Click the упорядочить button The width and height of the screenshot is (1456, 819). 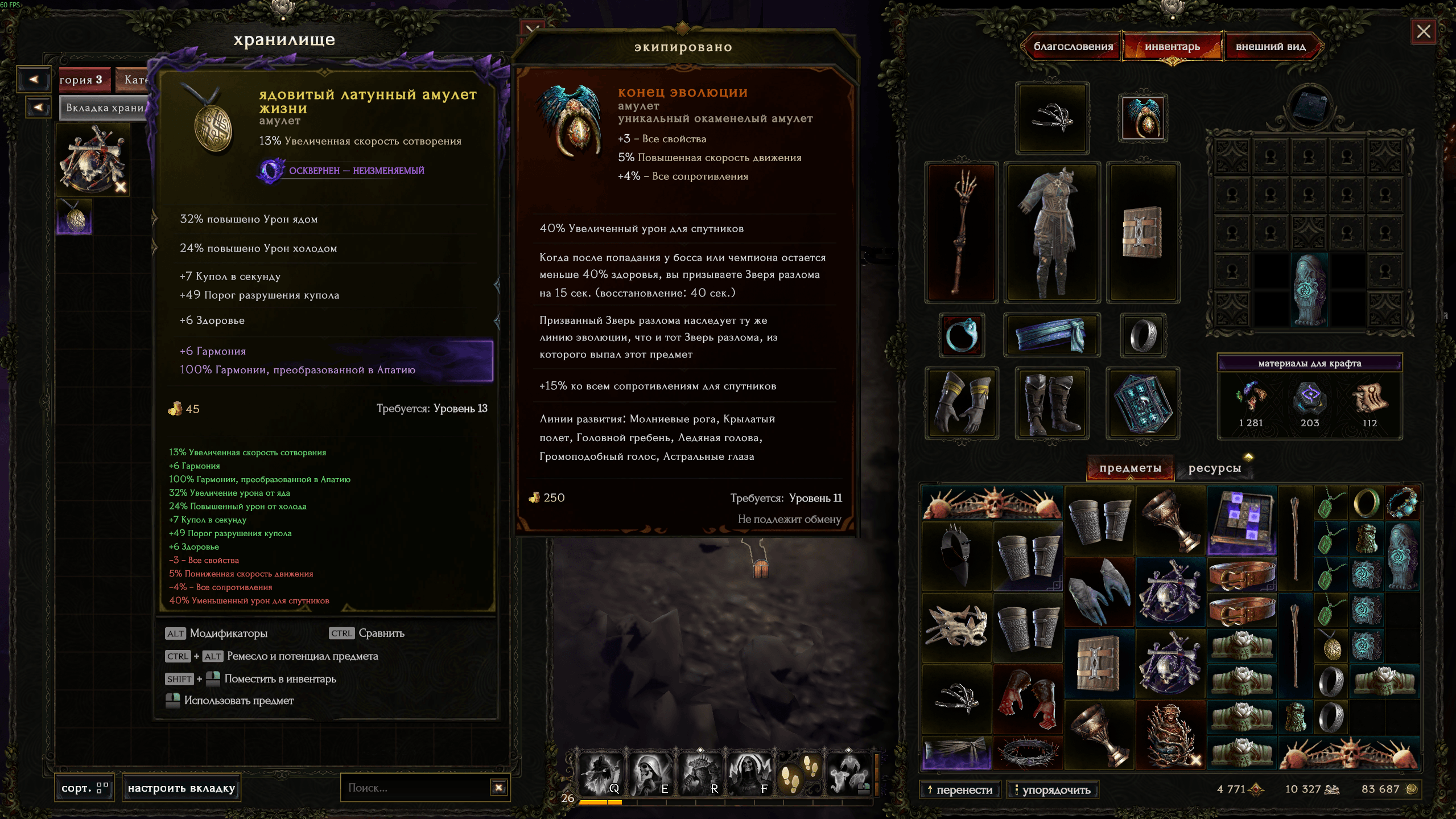click(1052, 789)
